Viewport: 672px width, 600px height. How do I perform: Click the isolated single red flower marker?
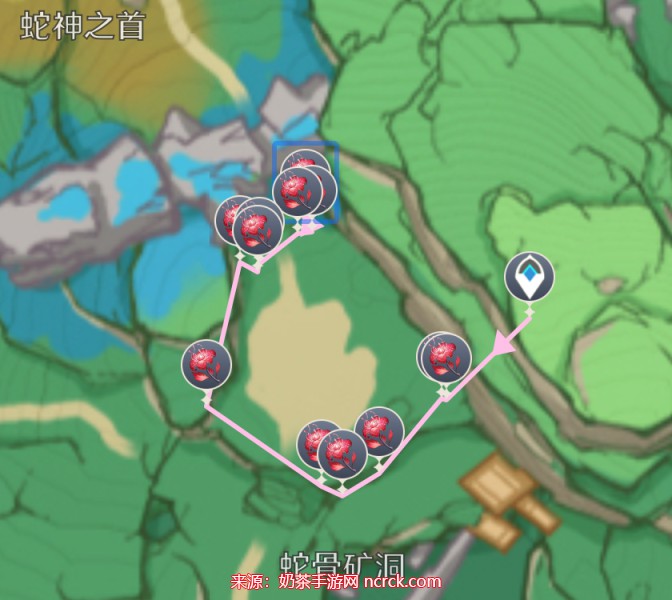(207, 364)
